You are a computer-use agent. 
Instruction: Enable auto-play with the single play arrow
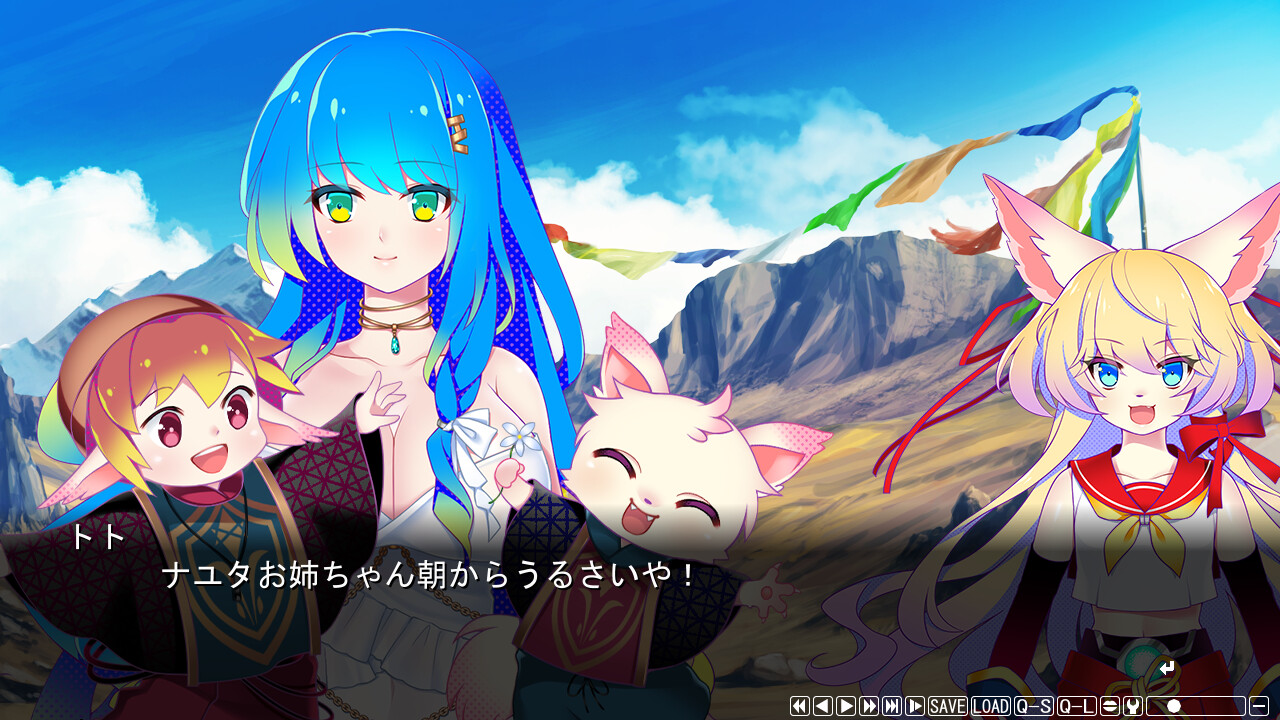coord(845,706)
